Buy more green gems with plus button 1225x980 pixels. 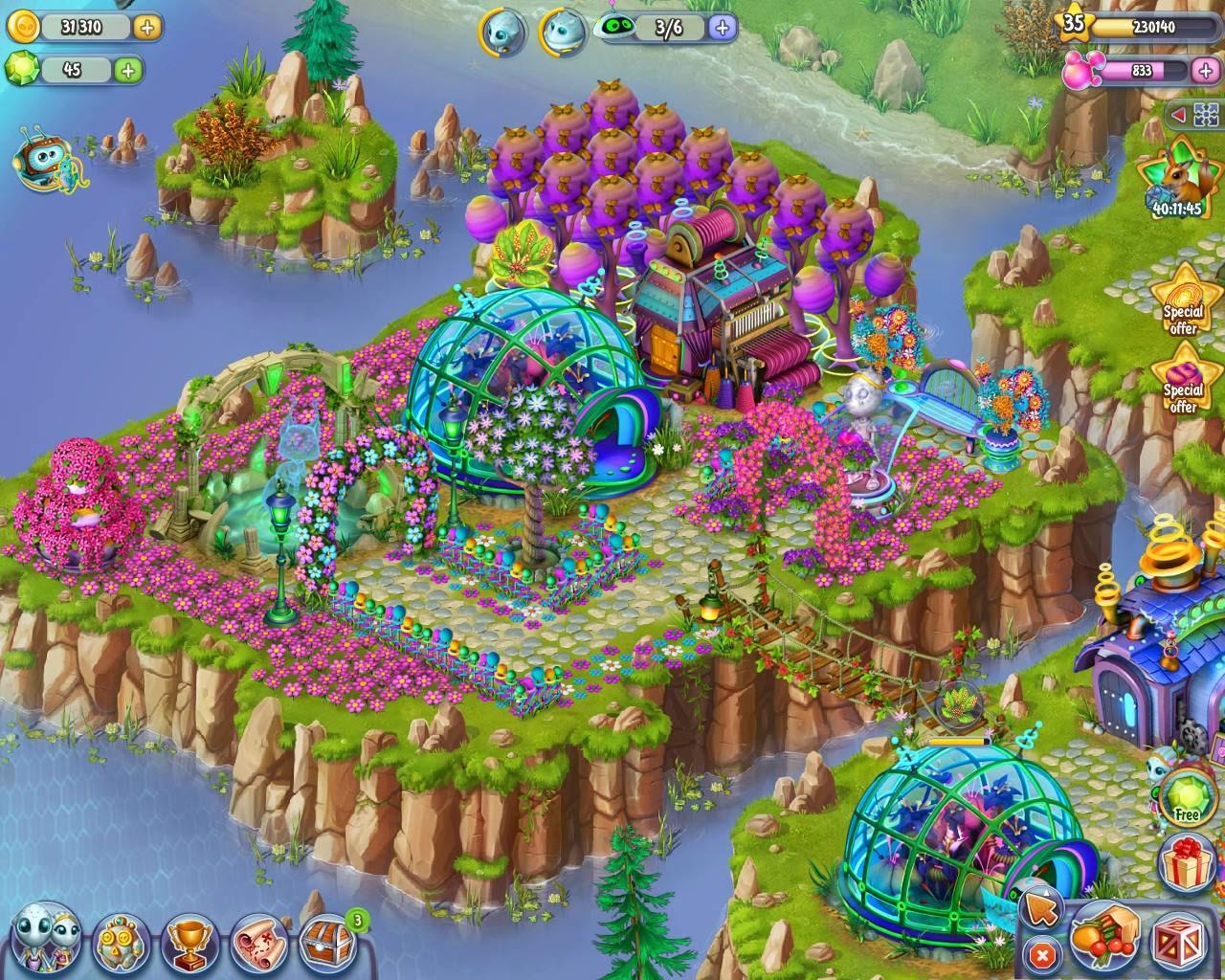click(x=127, y=69)
